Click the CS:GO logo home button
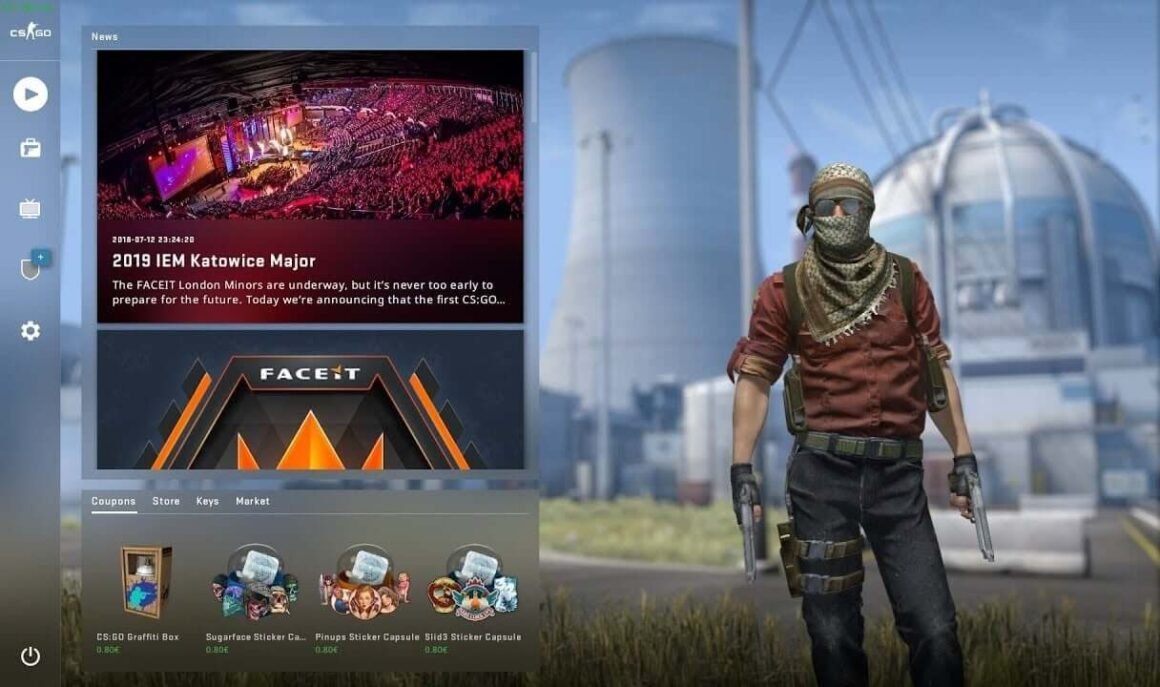 point(30,32)
